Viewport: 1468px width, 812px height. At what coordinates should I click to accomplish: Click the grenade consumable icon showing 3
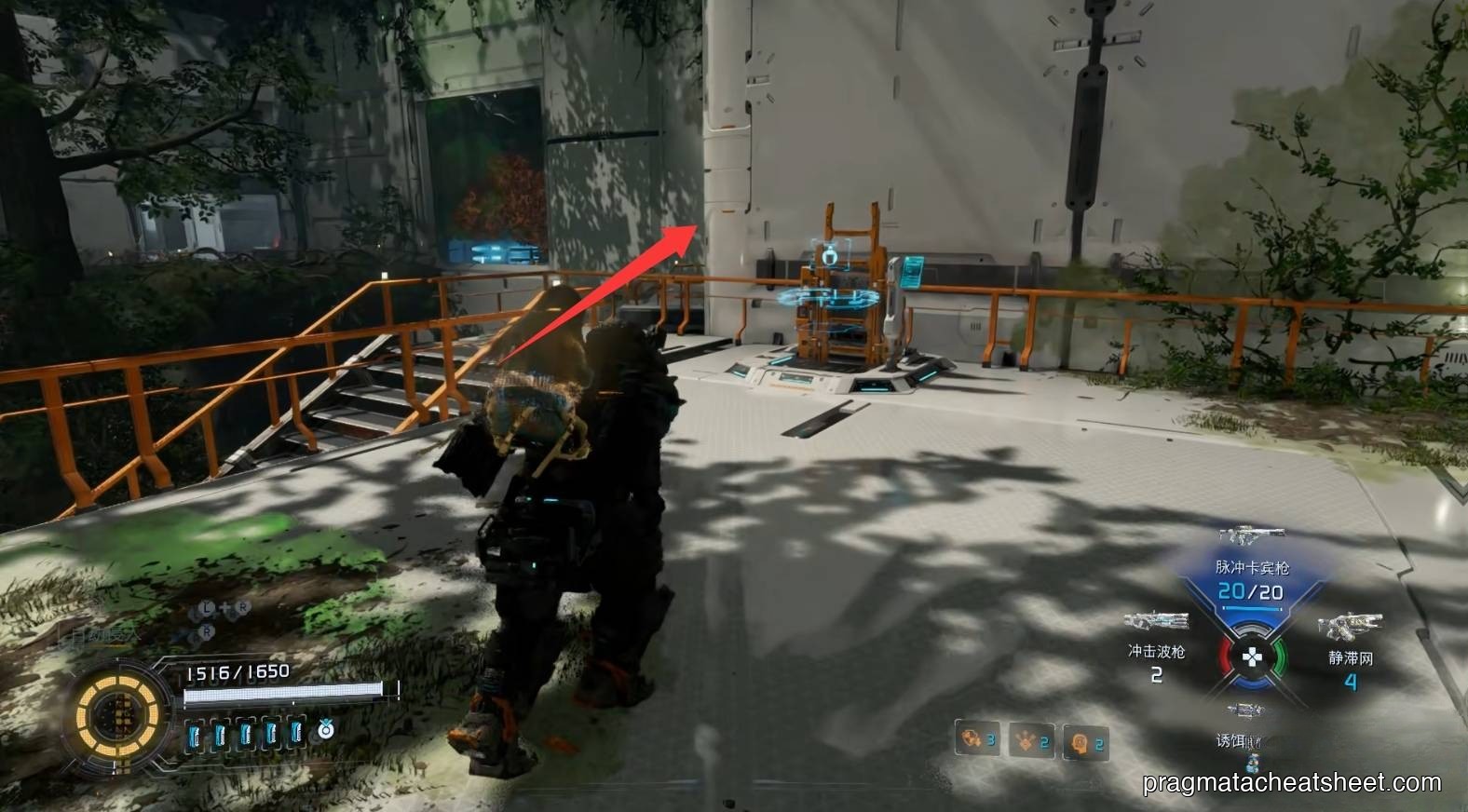point(974,740)
